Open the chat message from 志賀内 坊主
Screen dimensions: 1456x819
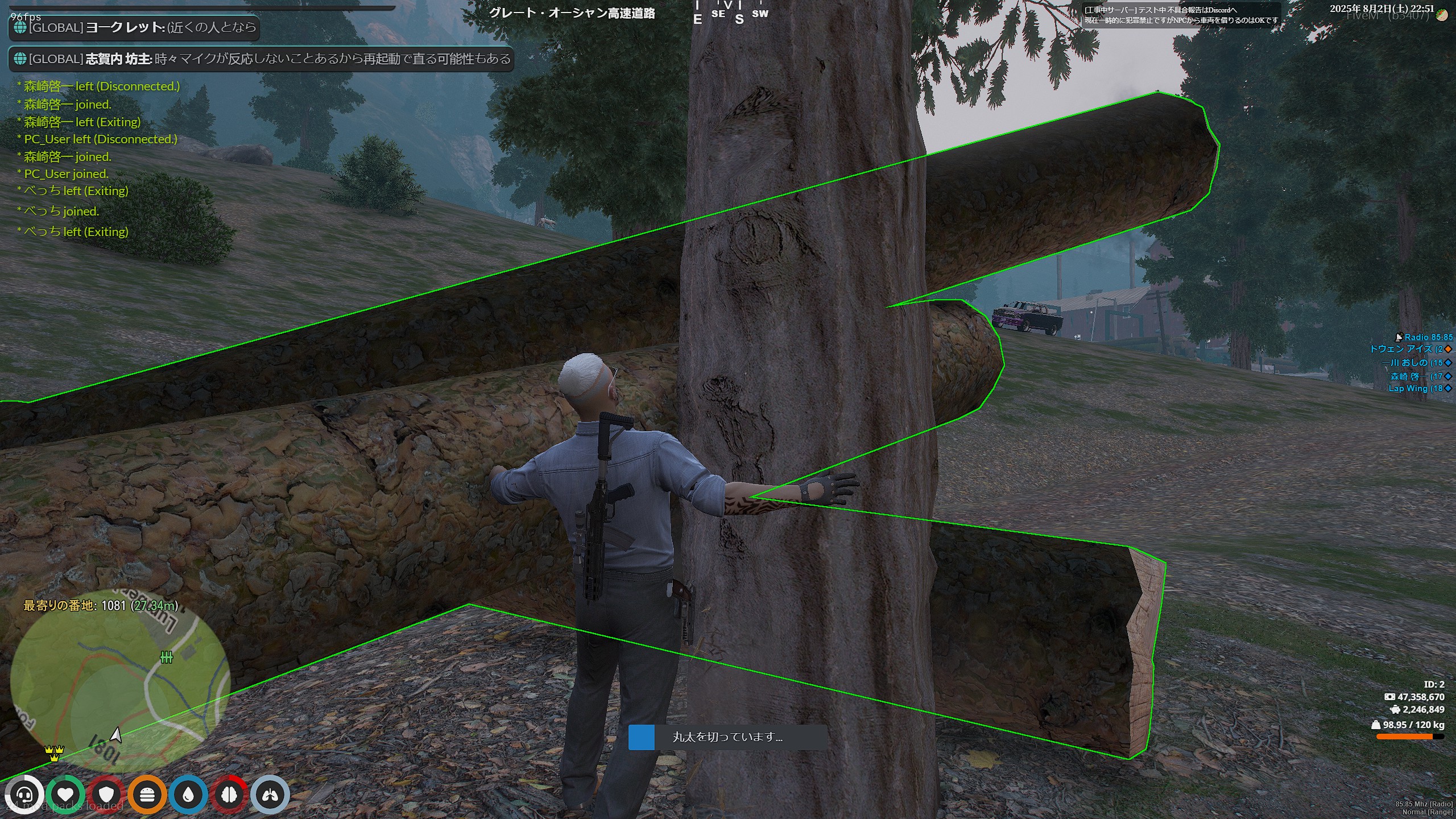[x=262, y=59]
